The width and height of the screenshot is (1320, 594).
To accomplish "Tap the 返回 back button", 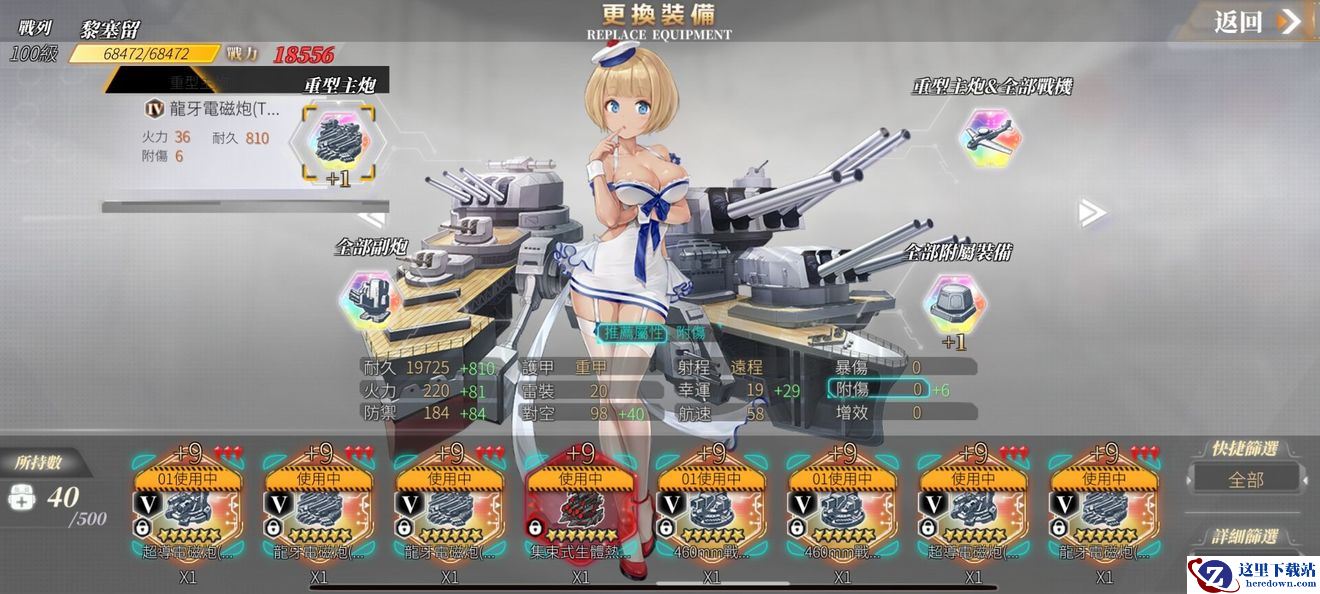I will point(1257,22).
